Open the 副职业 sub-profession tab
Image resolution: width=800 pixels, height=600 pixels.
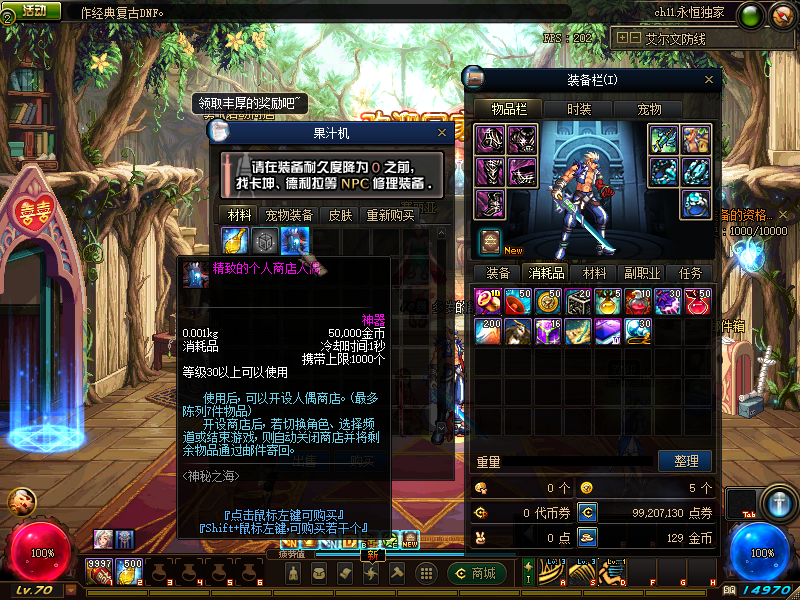click(x=643, y=273)
